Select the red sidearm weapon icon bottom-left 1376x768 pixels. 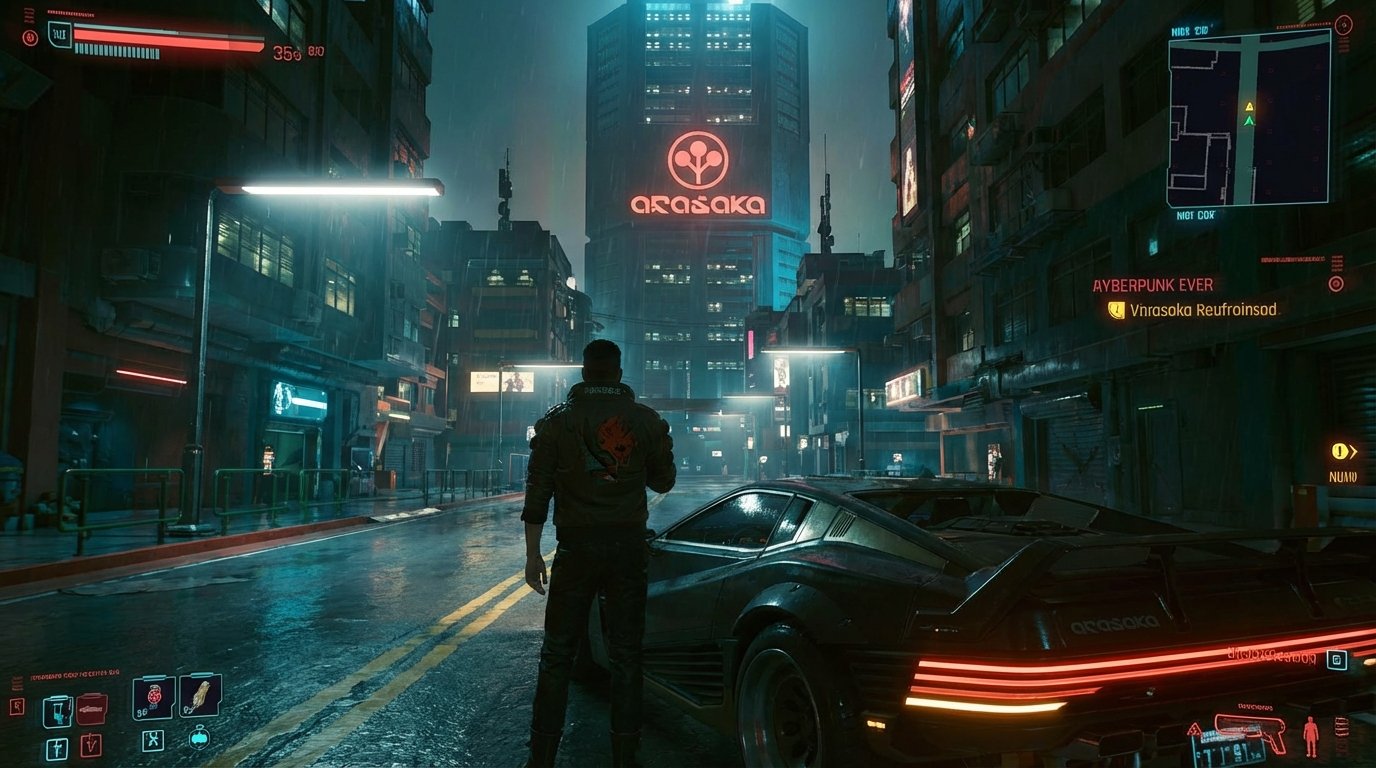(x=91, y=745)
